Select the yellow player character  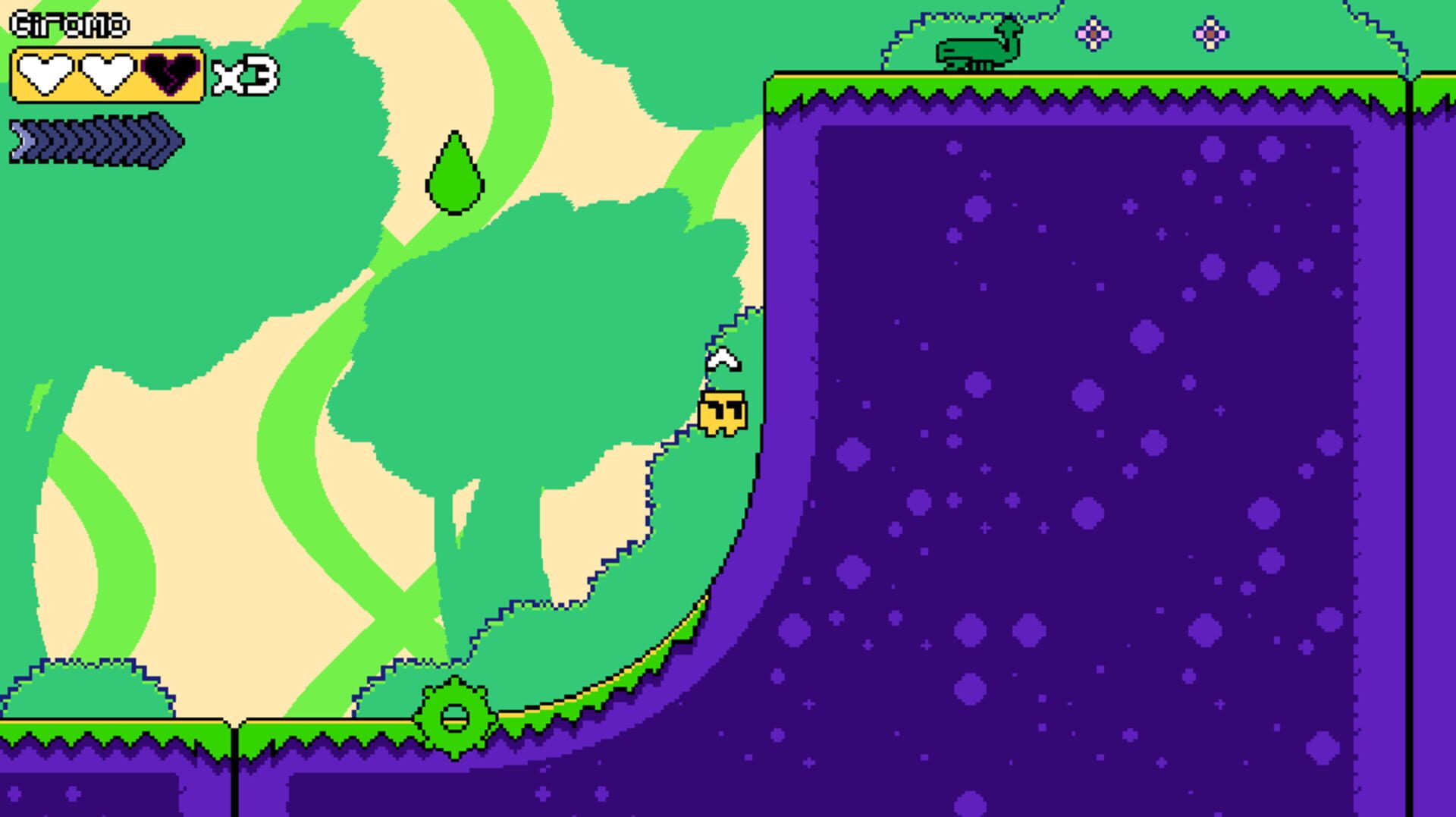[722, 412]
